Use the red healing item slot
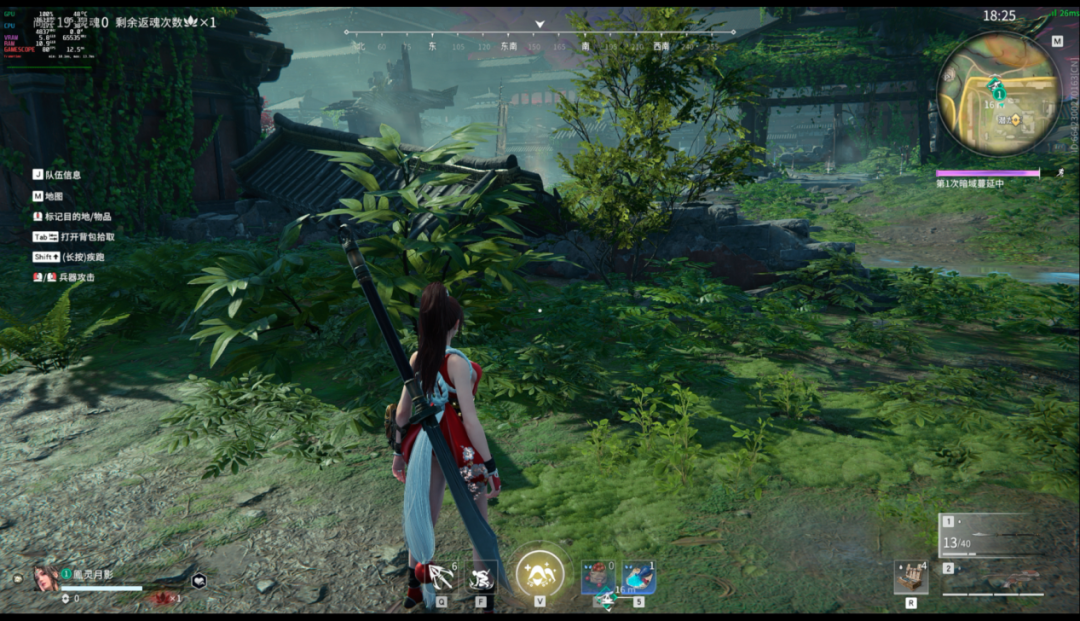Screen dimensions: 1080x621 coord(598,577)
